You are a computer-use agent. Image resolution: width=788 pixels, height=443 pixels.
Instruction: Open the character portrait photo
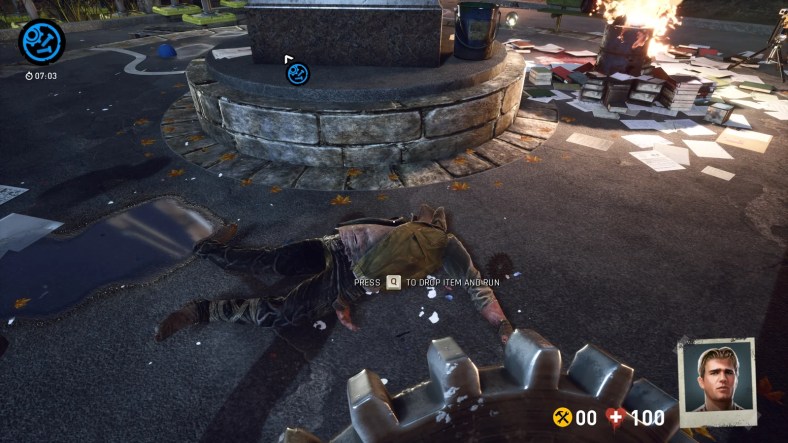pyautogui.click(x=716, y=380)
